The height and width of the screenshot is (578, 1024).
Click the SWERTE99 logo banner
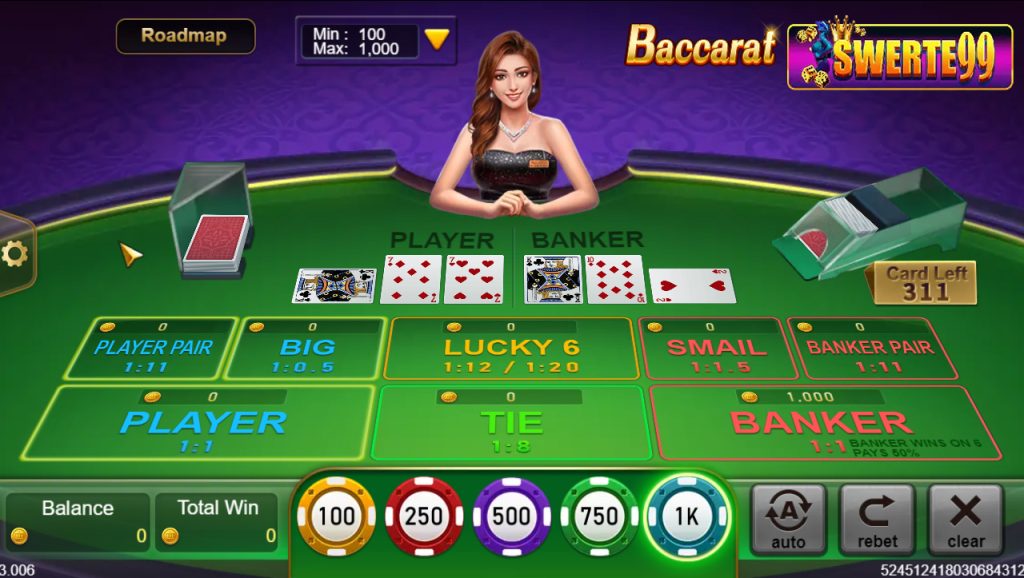pos(900,57)
